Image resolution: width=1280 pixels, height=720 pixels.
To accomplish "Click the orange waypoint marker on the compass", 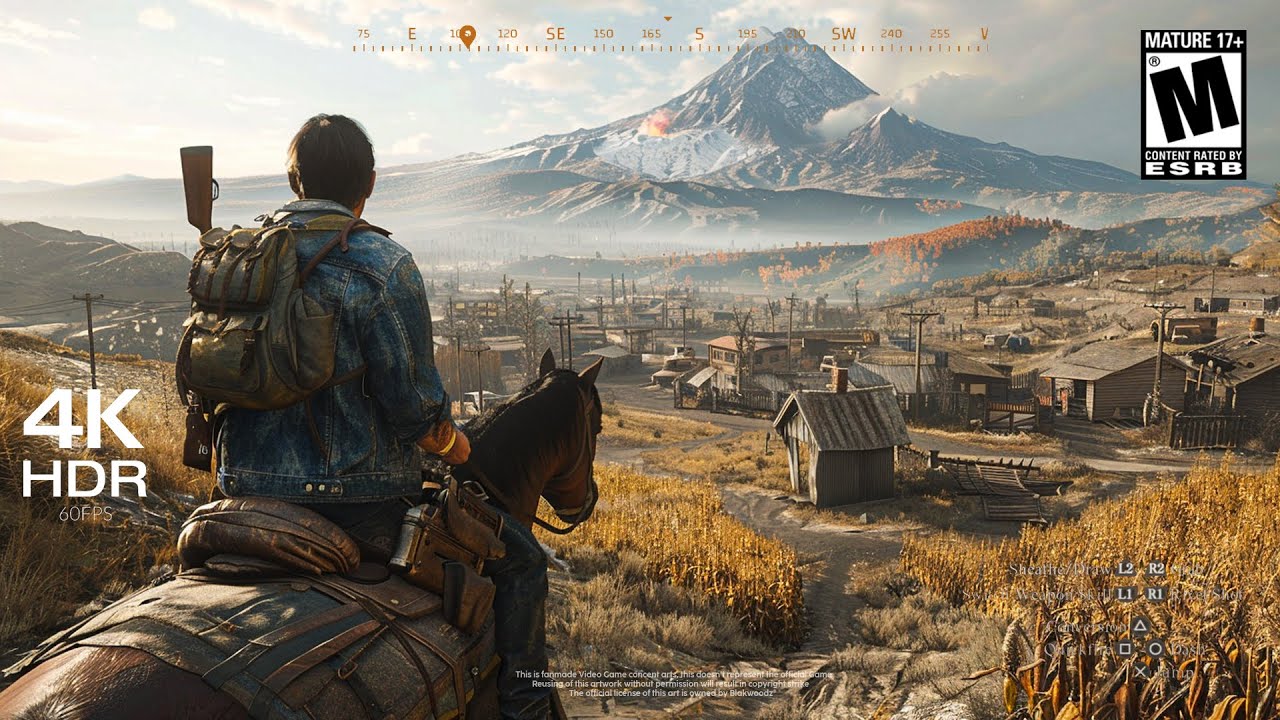I will pyautogui.click(x=467, y=35).
